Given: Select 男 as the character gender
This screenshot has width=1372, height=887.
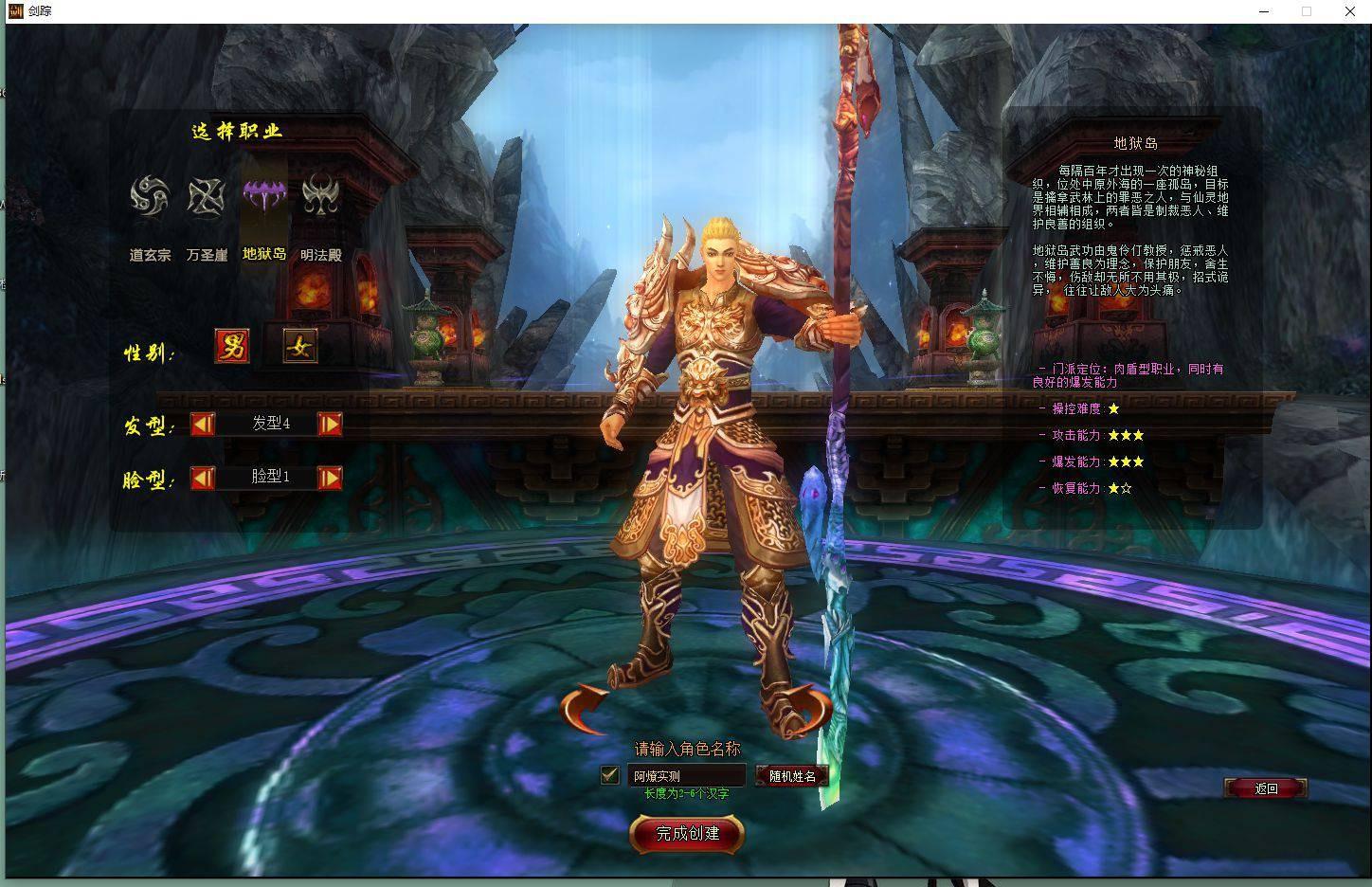Looking at the screenshot, I should pyautogui.click(x=232, y=347).
